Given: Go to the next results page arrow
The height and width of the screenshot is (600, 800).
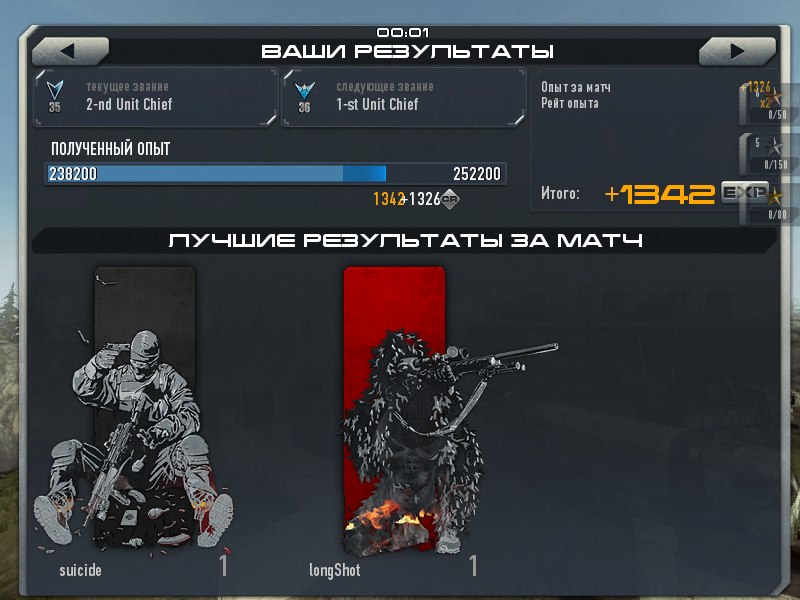Looking at the screenshot, I should pyautogui.click(x=737, y=50).
